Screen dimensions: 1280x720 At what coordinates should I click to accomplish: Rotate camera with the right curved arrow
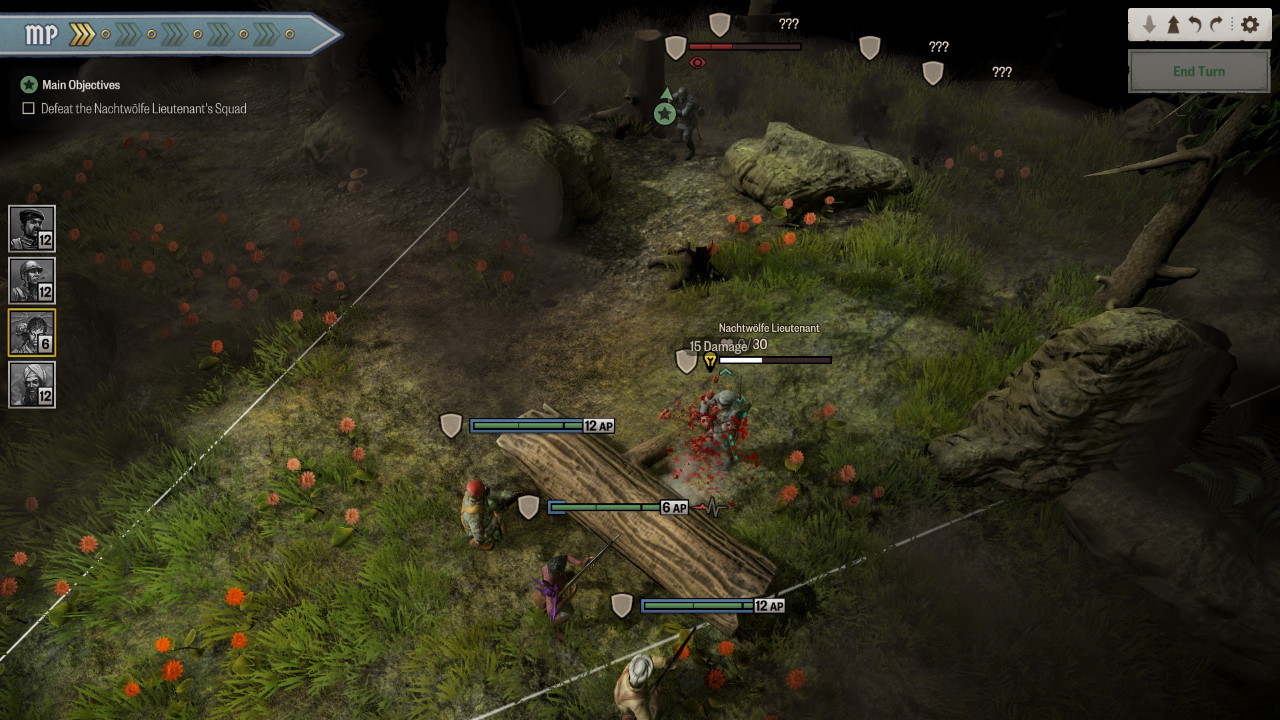coord(1217,25)
